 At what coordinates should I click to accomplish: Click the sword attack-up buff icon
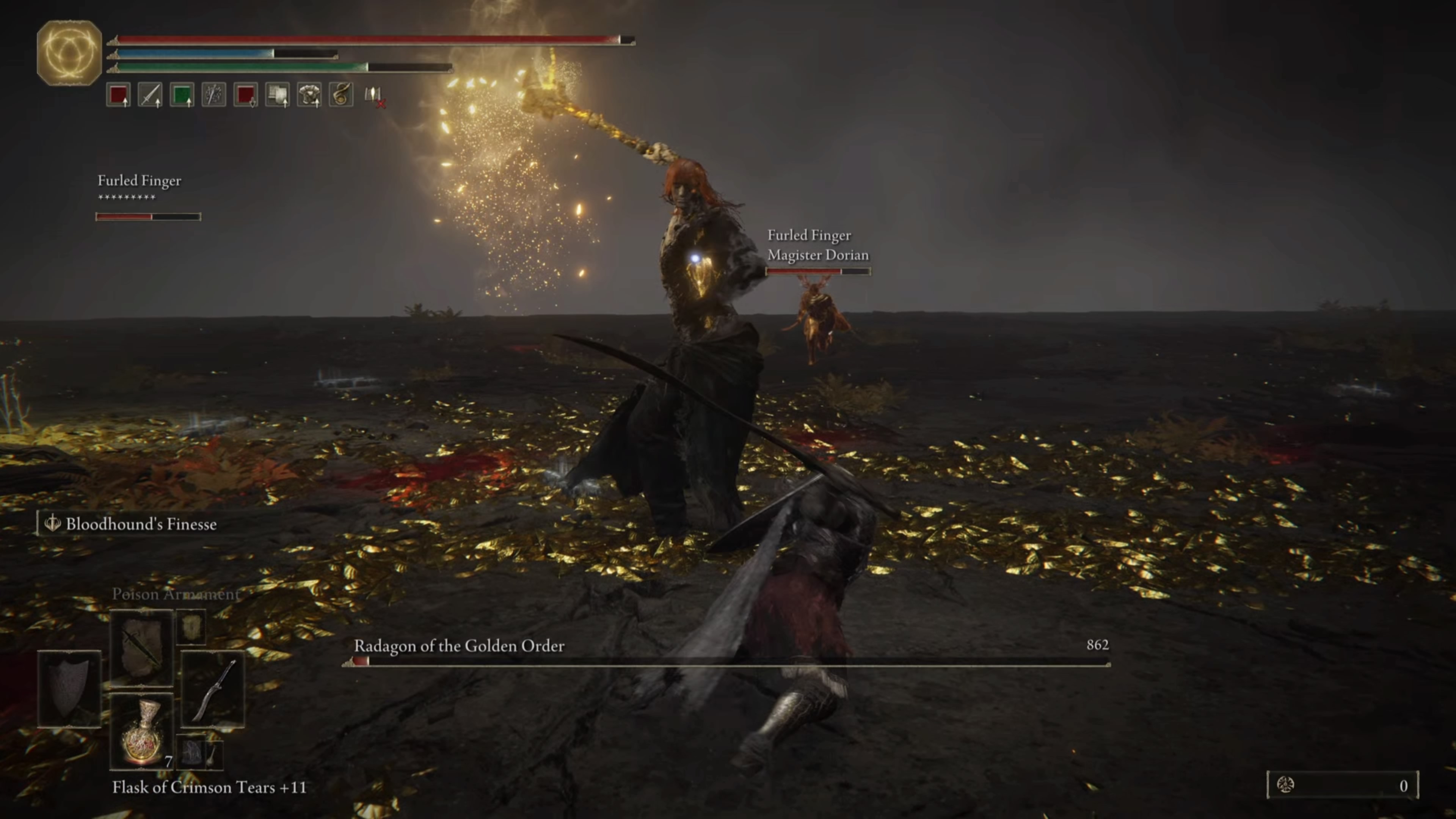tap(150, 94)
